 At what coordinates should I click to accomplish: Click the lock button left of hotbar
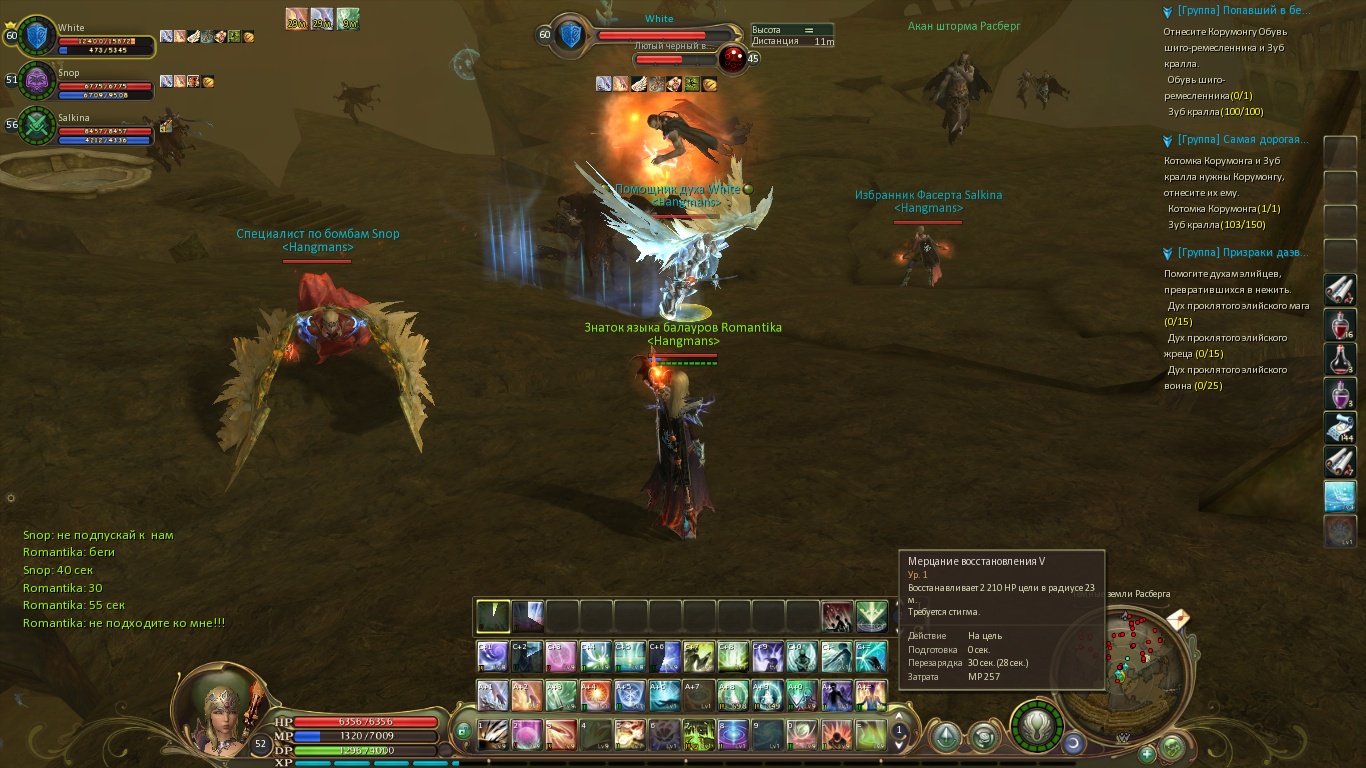tap(462, 732)
